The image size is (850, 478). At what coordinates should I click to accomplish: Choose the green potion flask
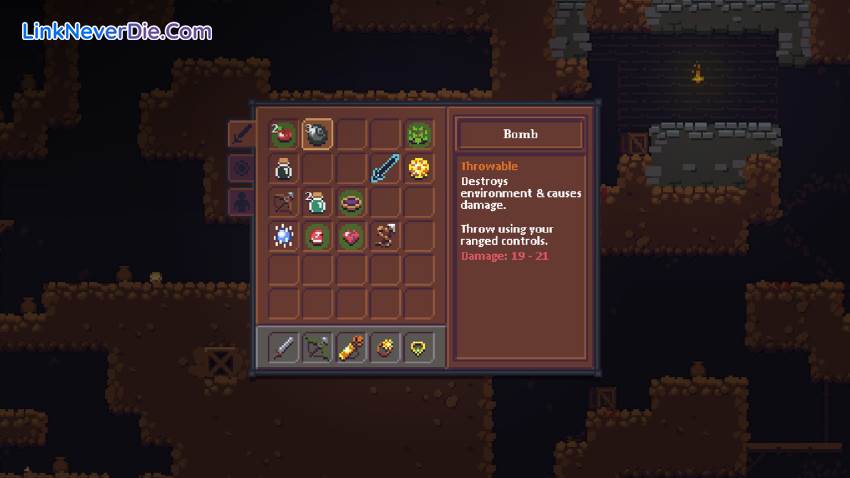click(317, 202)
